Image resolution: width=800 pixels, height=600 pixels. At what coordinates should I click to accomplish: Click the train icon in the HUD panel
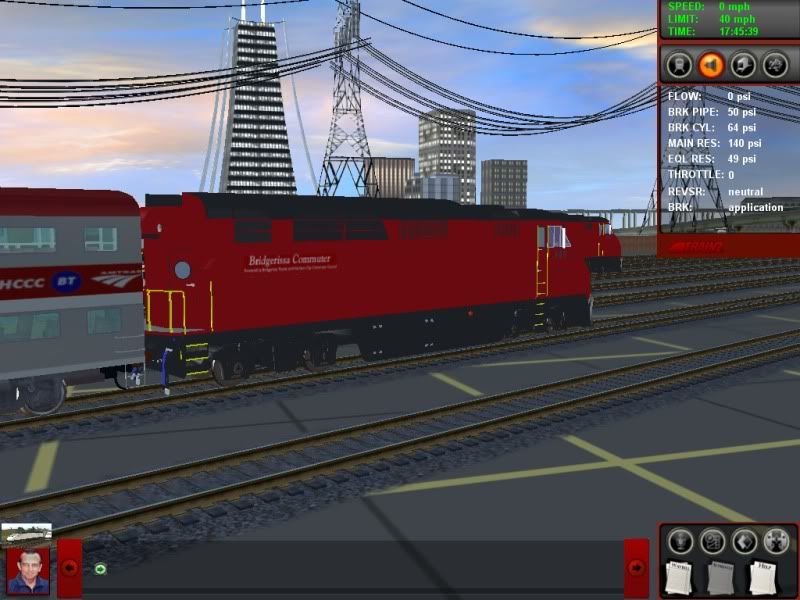(x=678, y=64)
